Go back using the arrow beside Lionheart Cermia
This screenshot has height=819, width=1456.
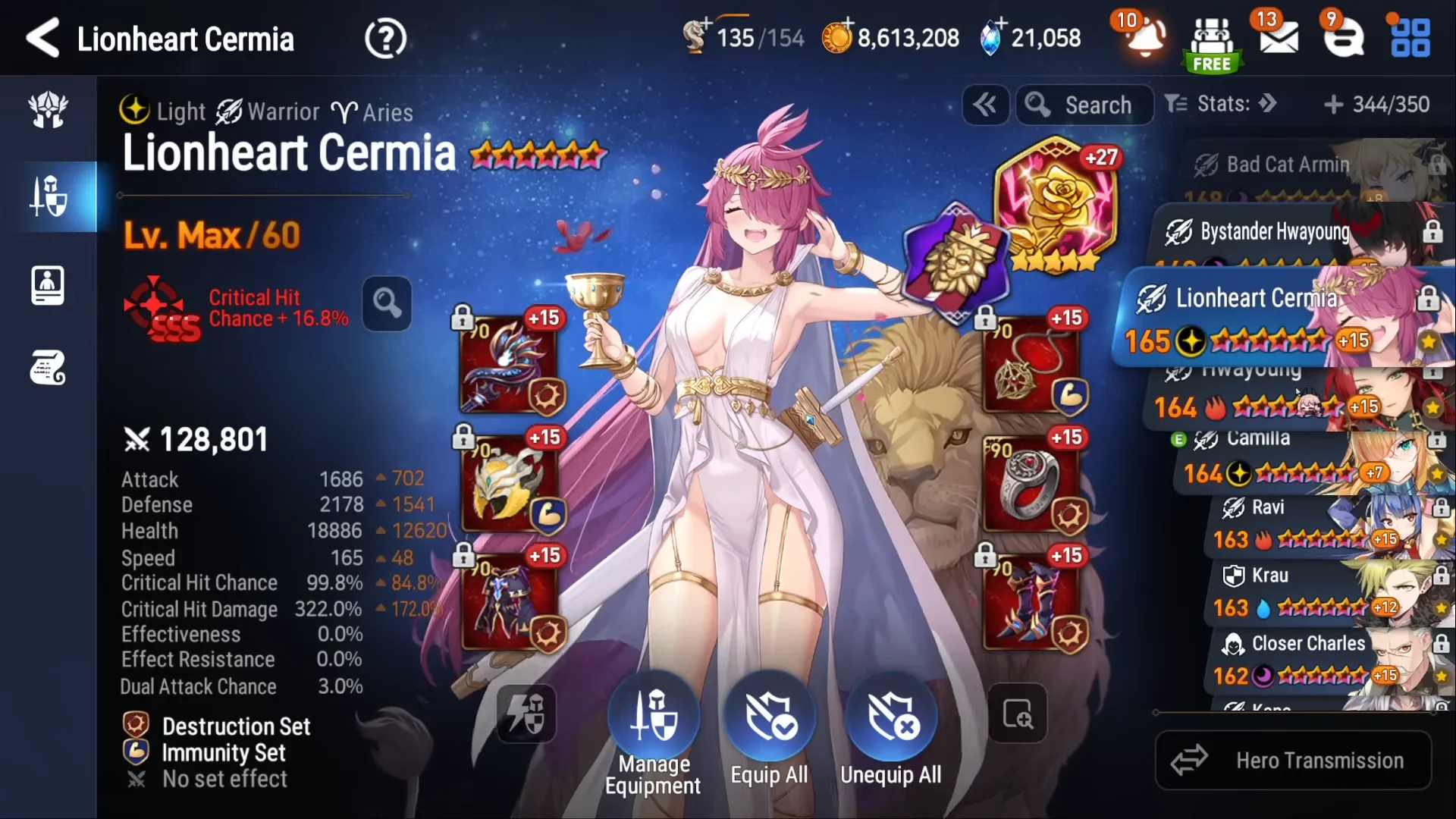[x=43, y=38]
